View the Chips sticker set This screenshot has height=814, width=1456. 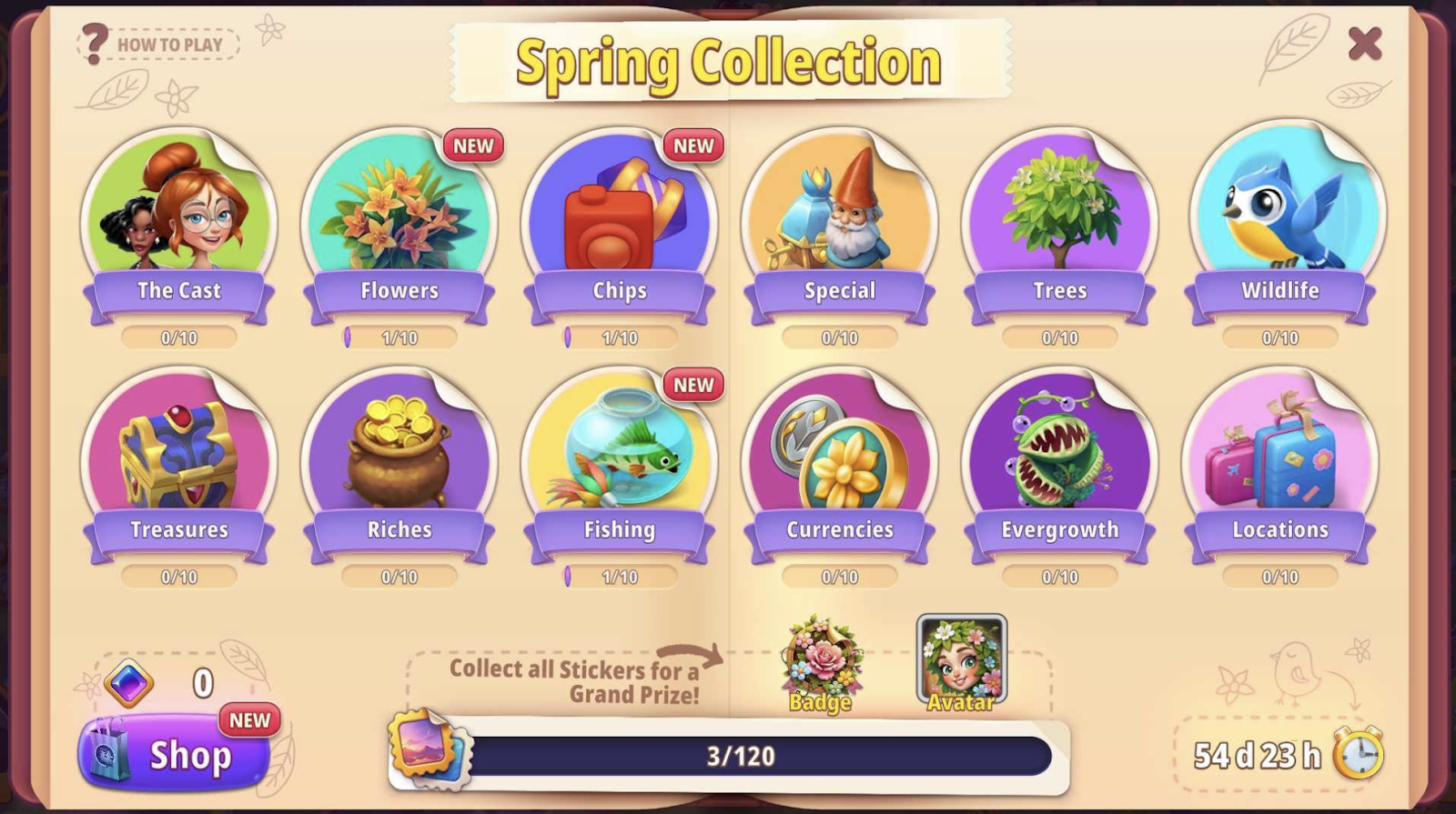(x=620, y=218)
